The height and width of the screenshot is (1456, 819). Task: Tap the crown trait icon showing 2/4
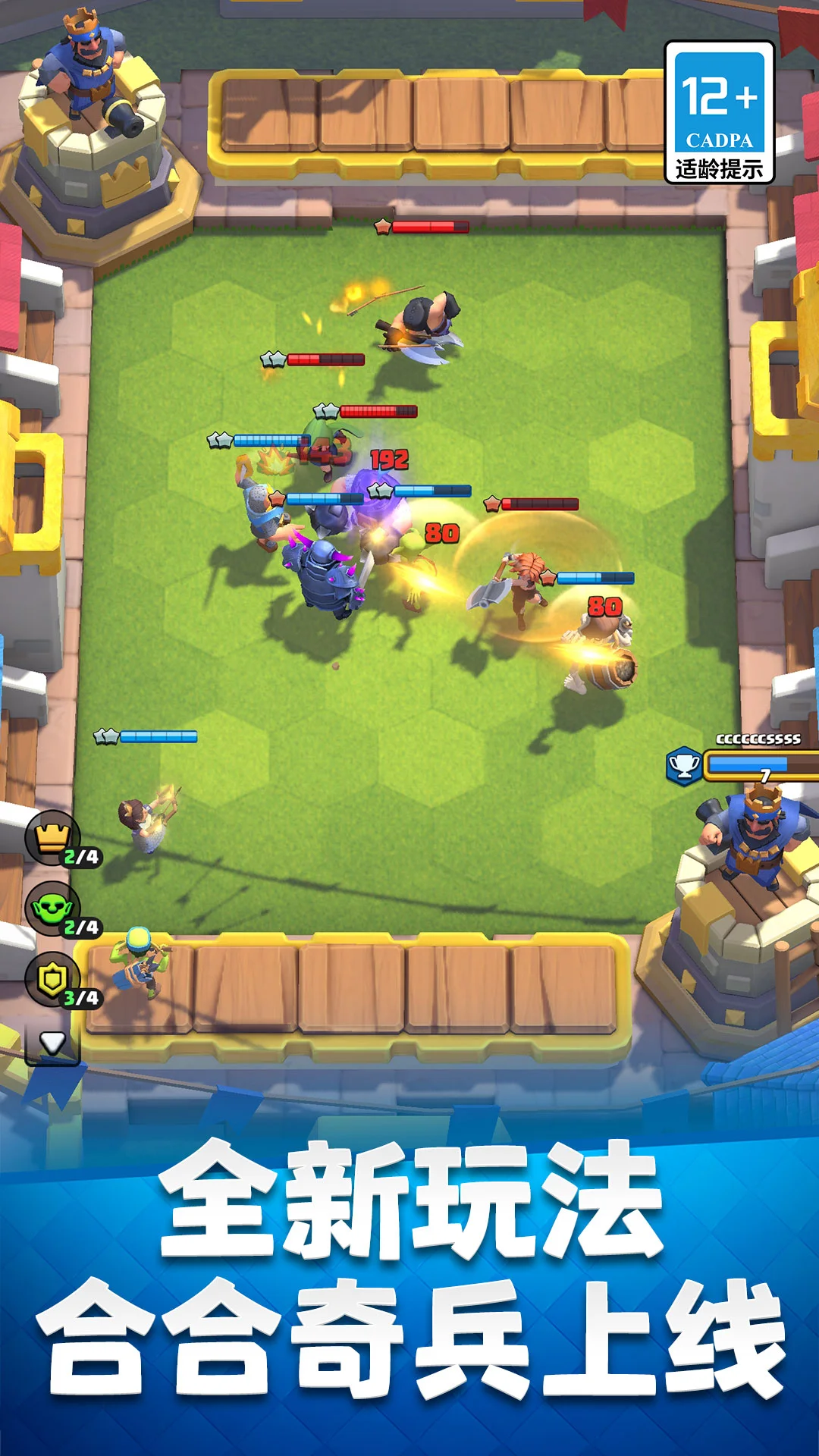point(53,837)
